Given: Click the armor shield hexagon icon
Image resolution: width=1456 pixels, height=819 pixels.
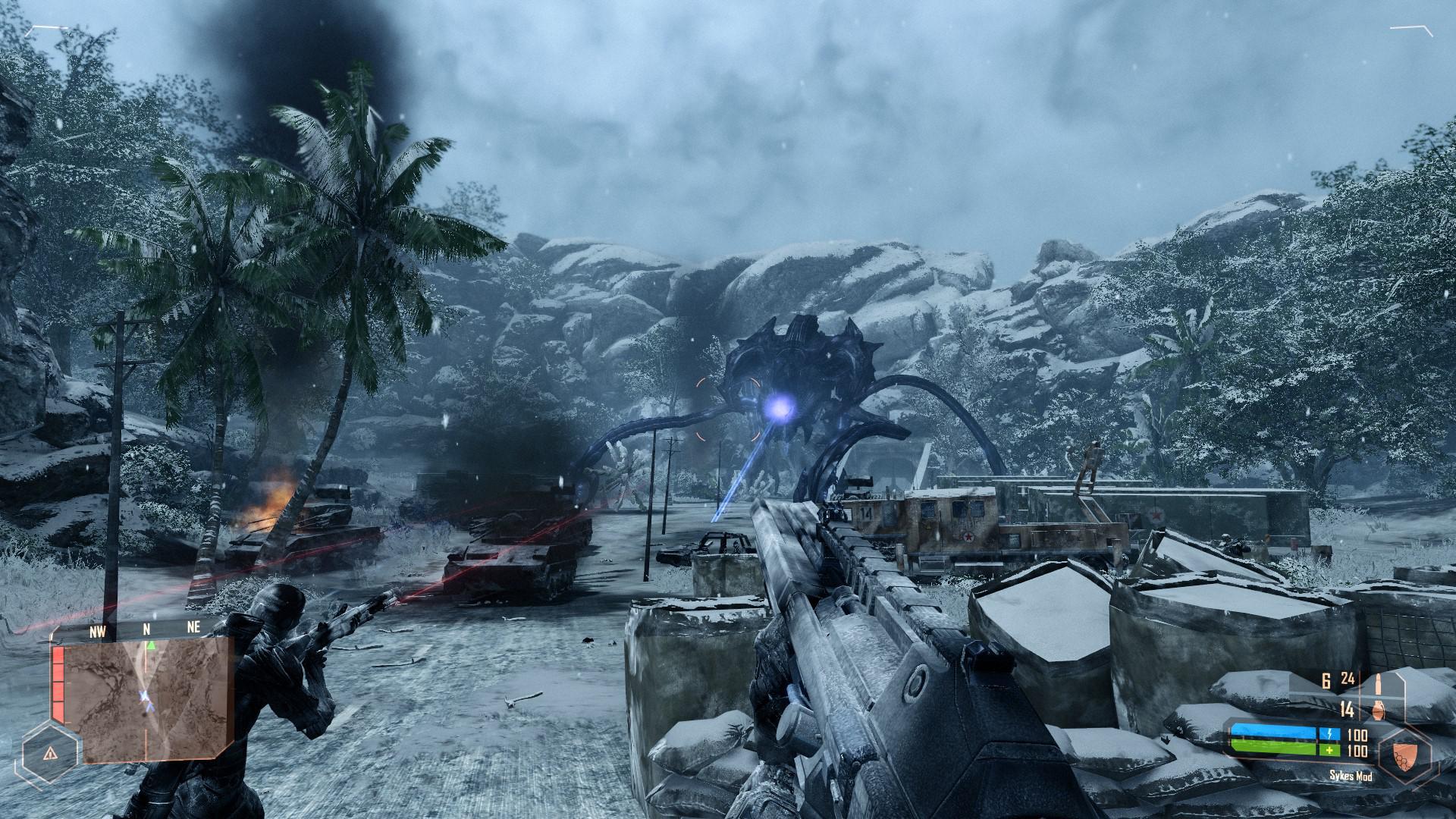Looking at the screenshot, I should tap(1405, 758).
